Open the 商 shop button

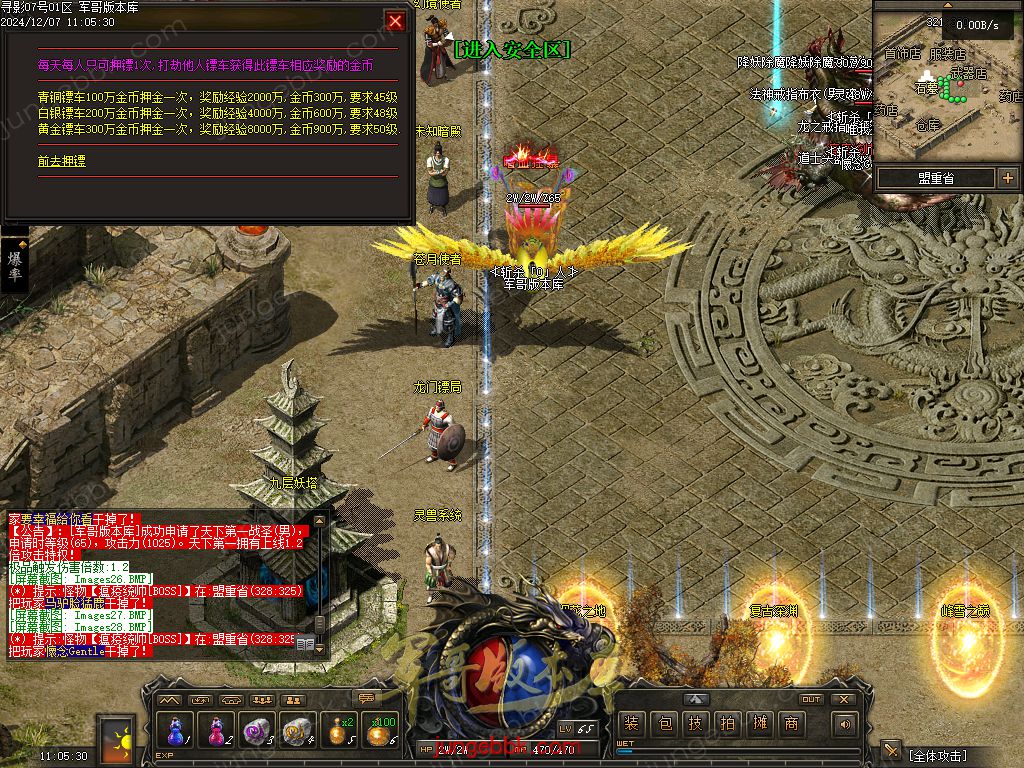click(792, 723)
